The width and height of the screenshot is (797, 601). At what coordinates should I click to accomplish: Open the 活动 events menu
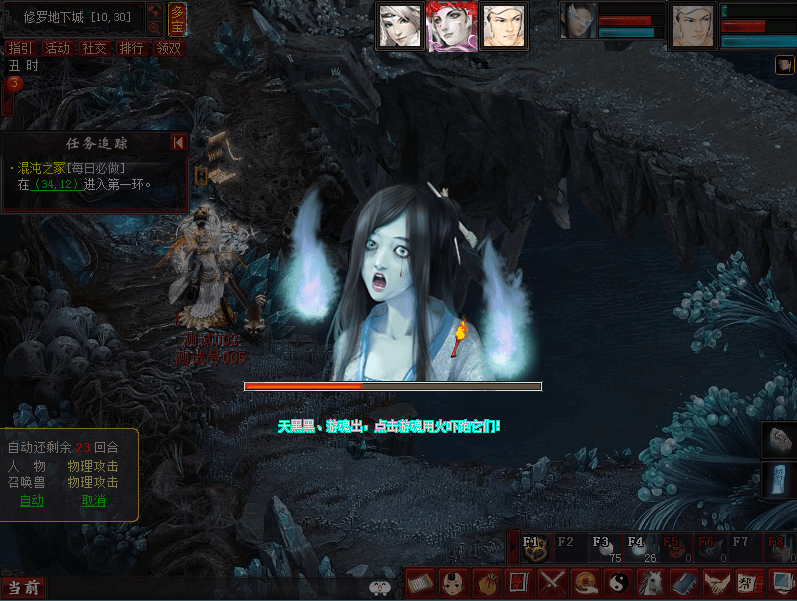click(57, 48)
